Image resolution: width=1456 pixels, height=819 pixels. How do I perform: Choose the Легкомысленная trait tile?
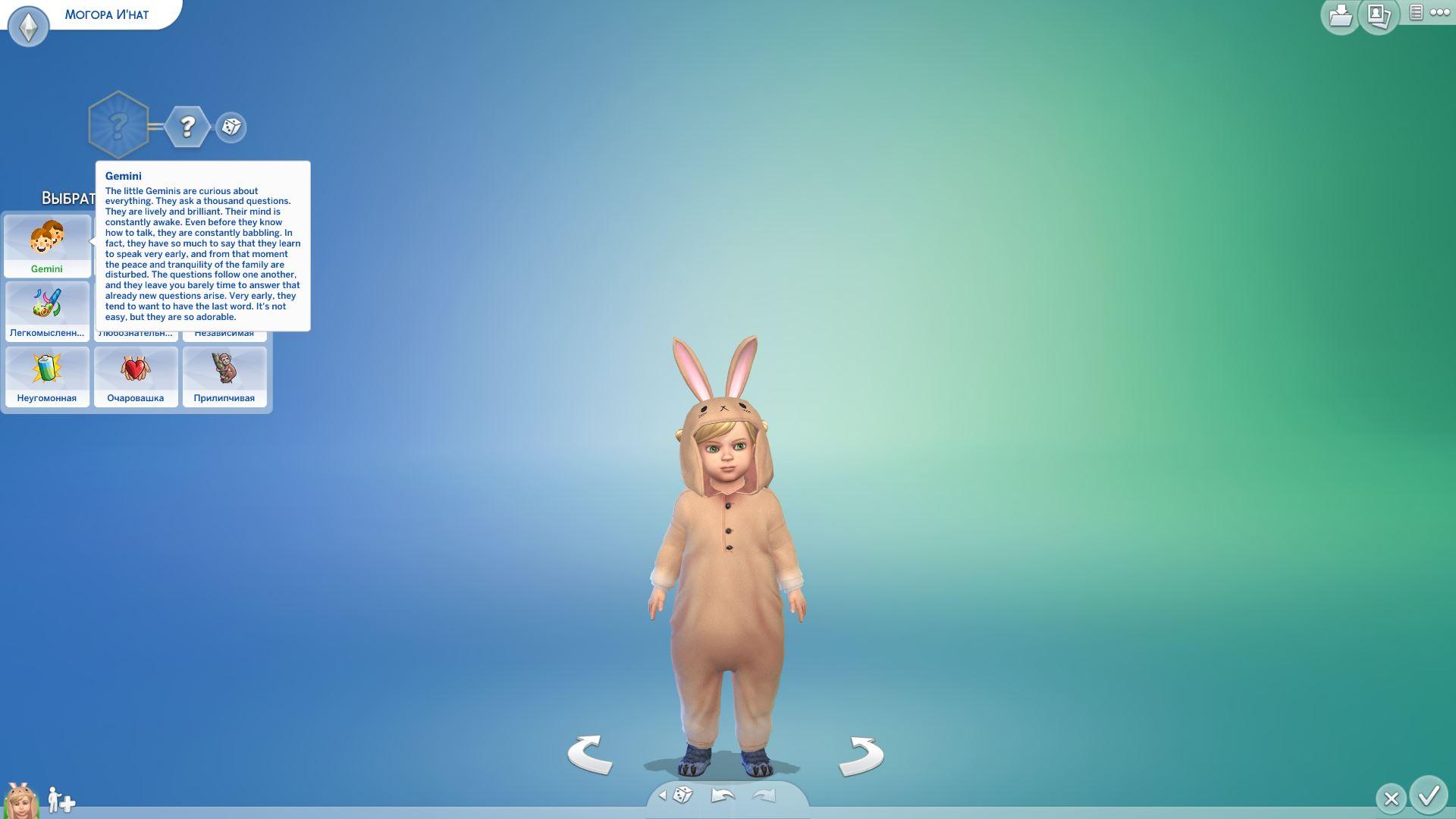pyautogui.click(x=47, y=311)
